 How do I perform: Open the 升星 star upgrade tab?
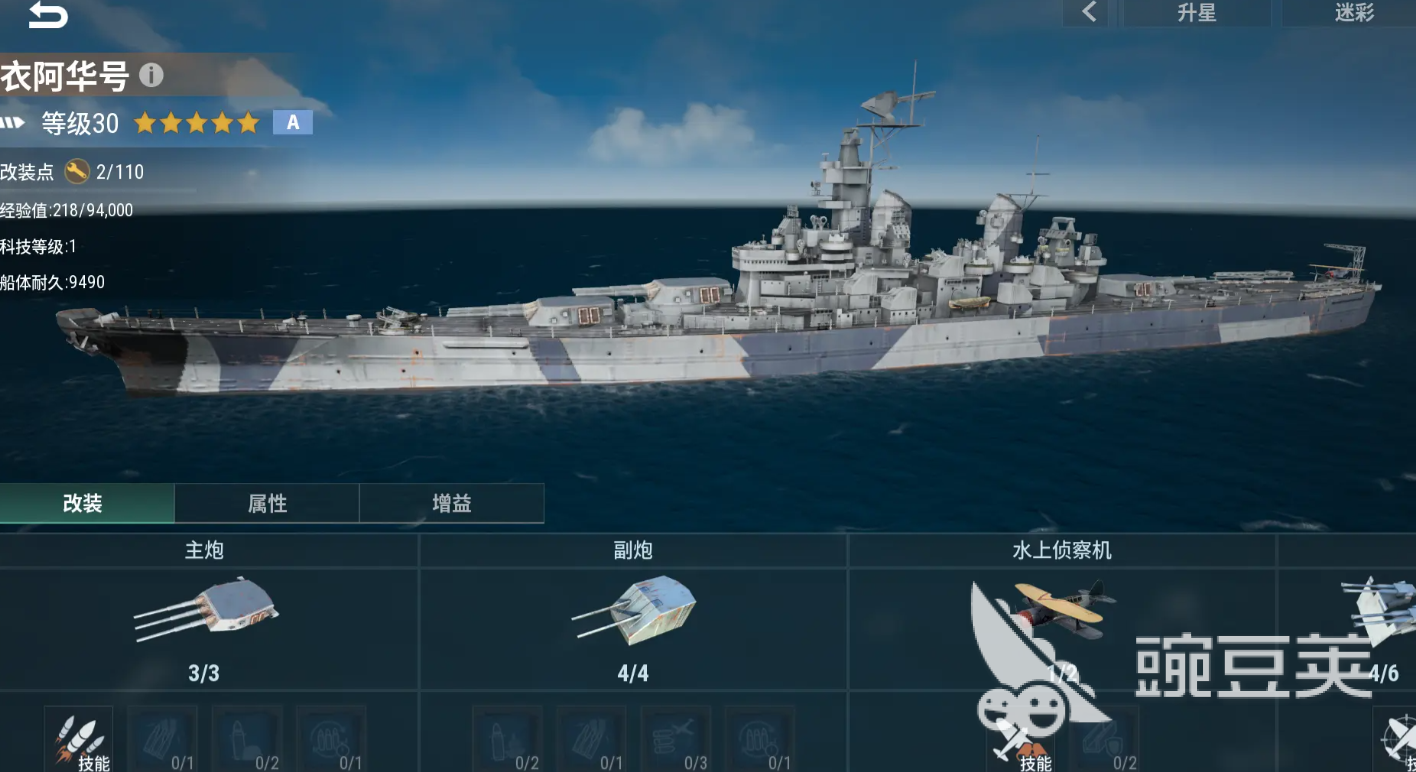[x=1196, y=13]
